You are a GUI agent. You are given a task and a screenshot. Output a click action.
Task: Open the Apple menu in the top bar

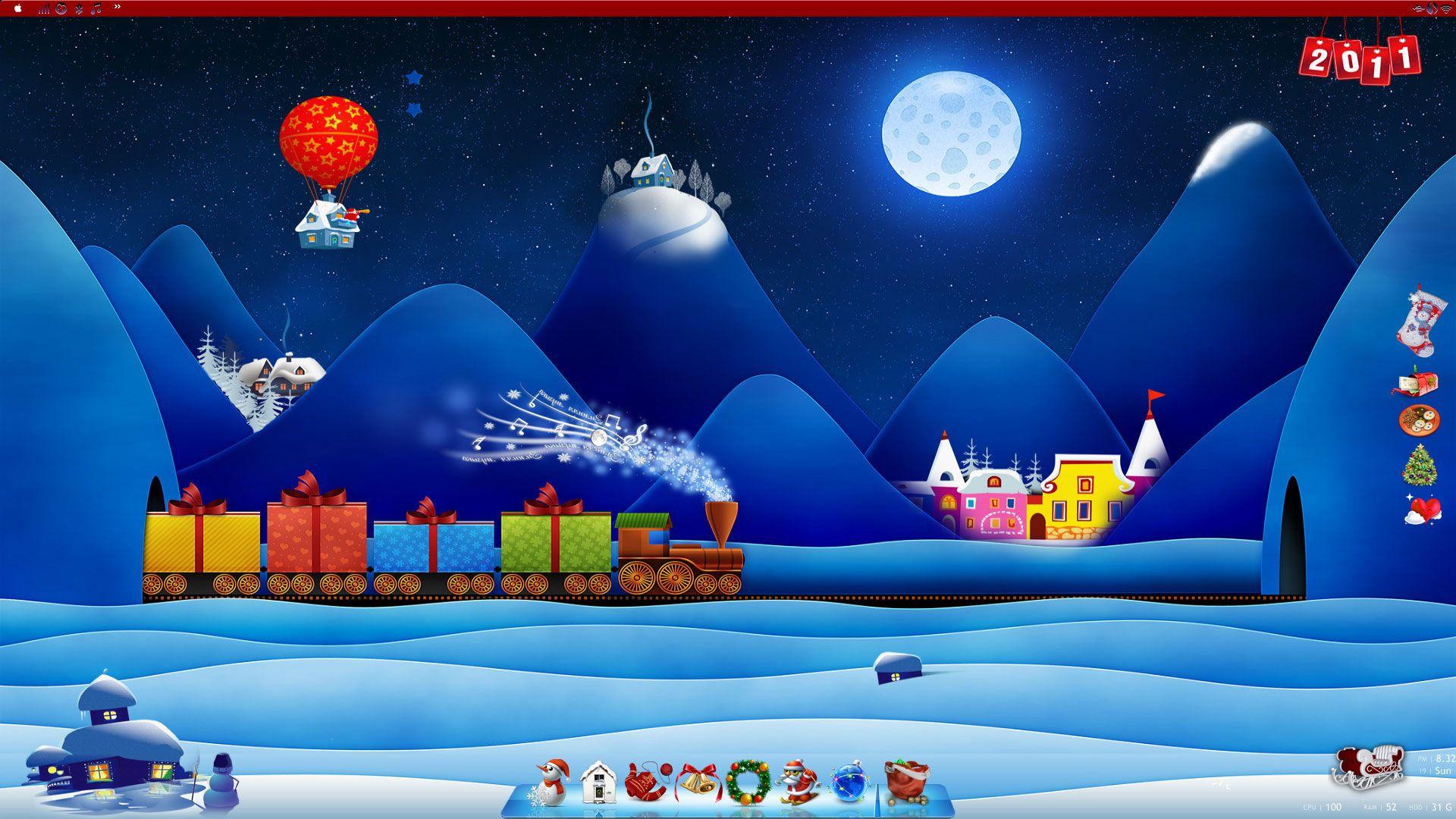[17, 8]
